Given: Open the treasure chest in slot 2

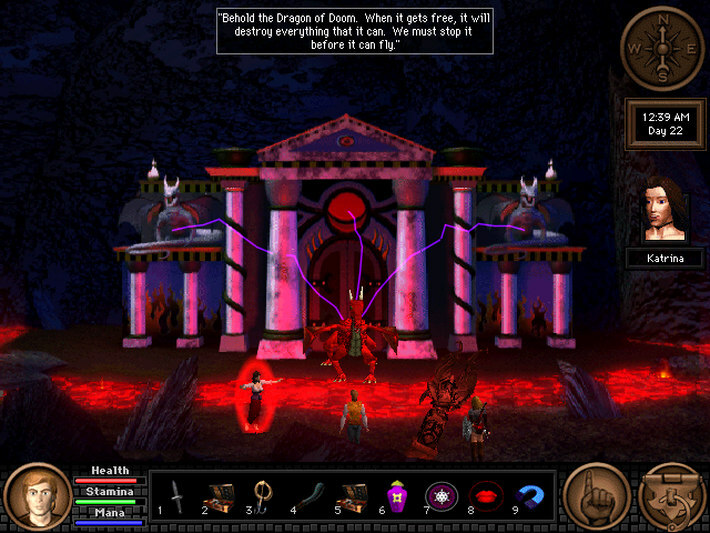Looking at the screenshot, I should click(x=219, y=496).
